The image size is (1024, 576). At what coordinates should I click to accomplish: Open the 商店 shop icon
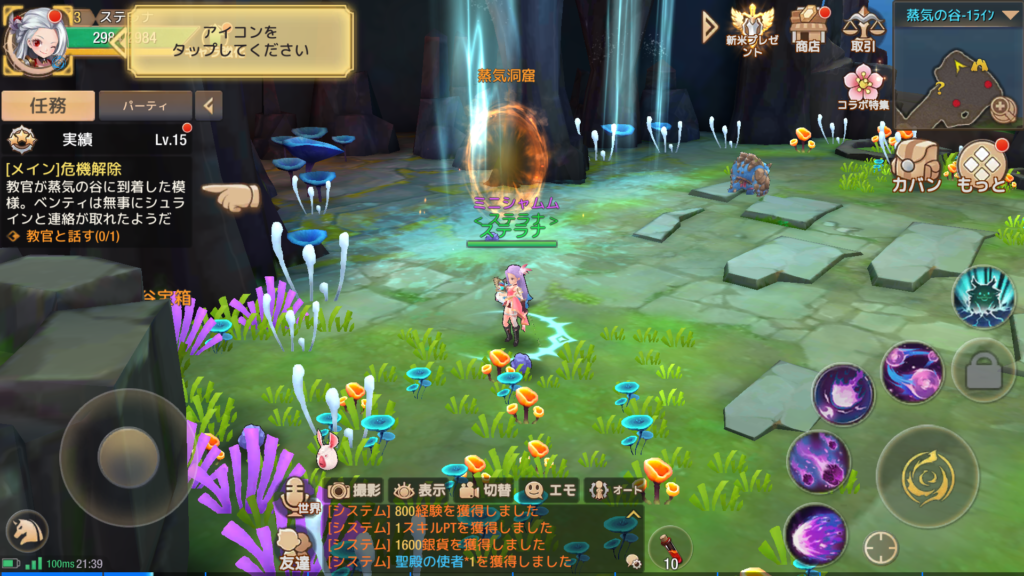(x=806, y=28)
